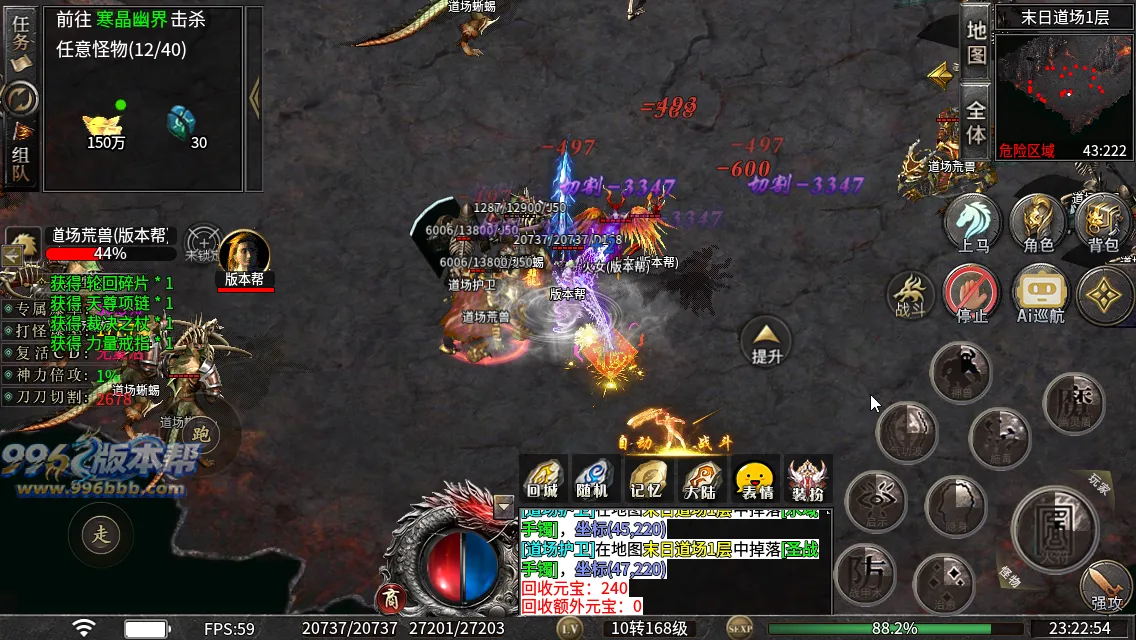
Task: Open the 角色 character sheet
Action: click(x=1039, y=223)
